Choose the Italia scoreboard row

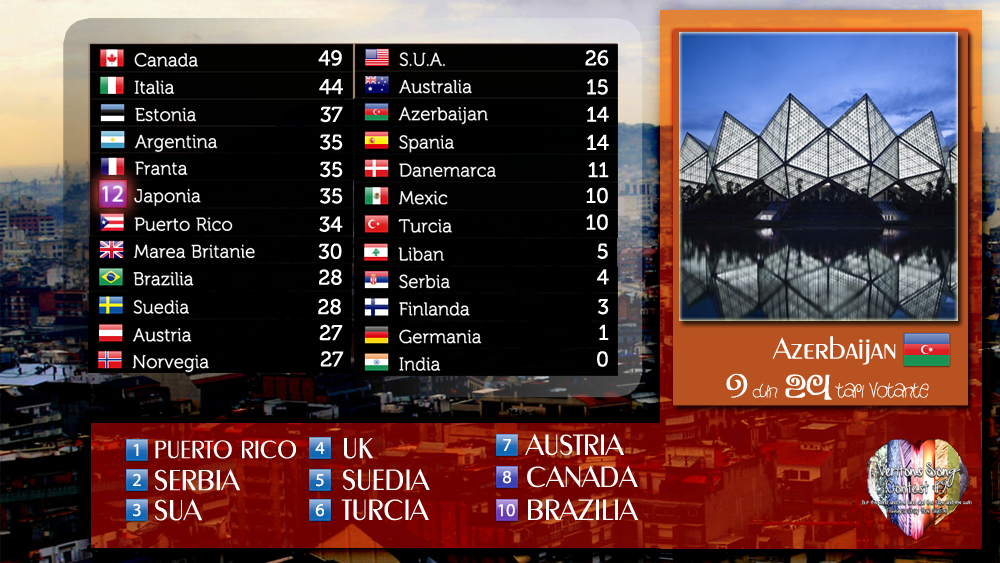[x=220, y=87]
